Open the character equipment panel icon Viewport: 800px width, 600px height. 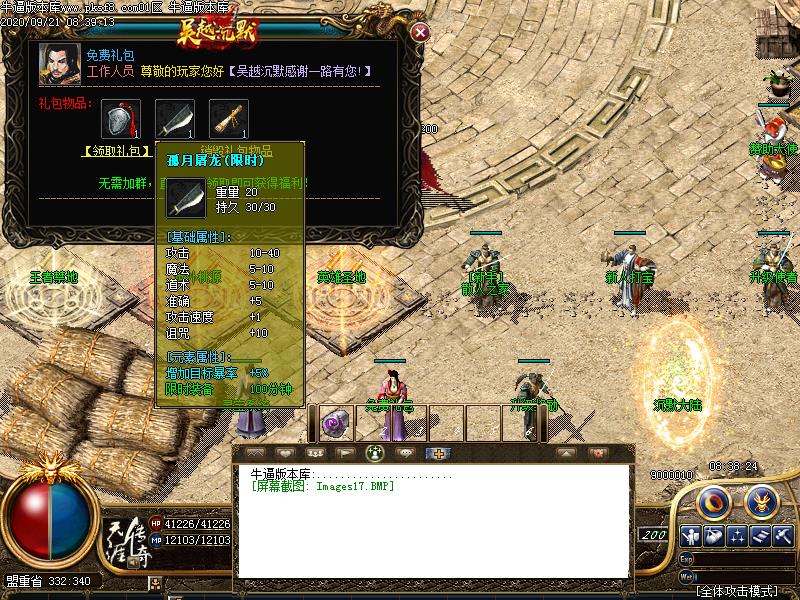click(x=689, y=537)
